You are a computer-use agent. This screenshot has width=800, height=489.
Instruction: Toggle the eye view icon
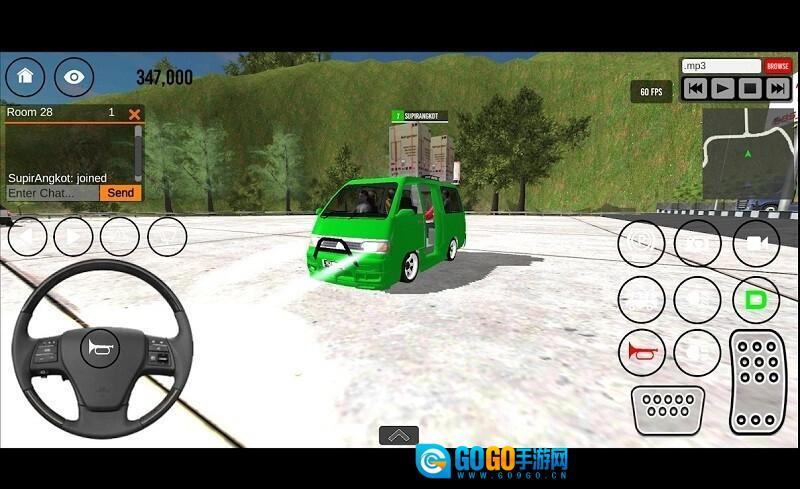tap(74, 76)
